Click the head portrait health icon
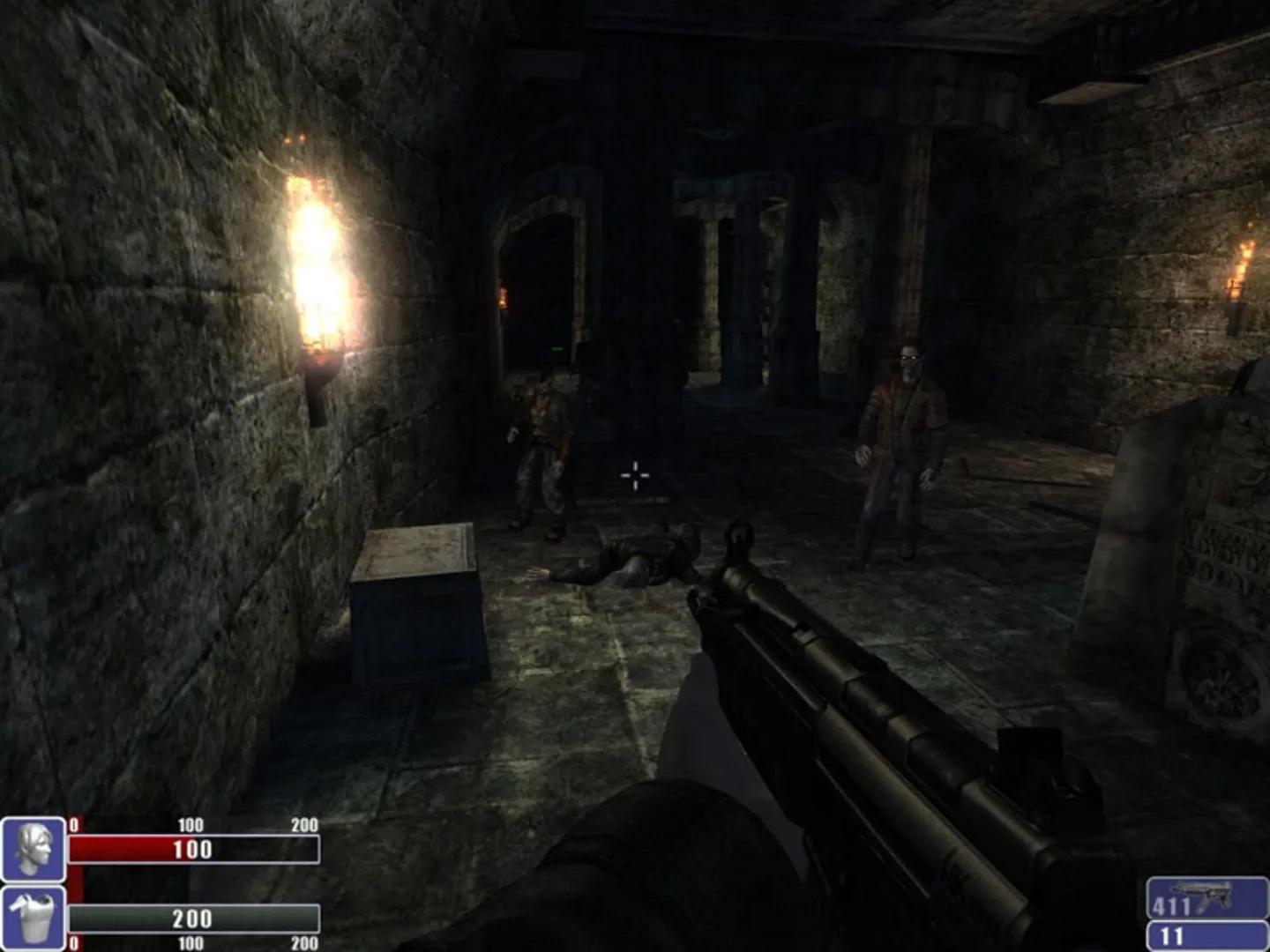The width and height of the screenshot is (1270, 952). click(33, 849)
